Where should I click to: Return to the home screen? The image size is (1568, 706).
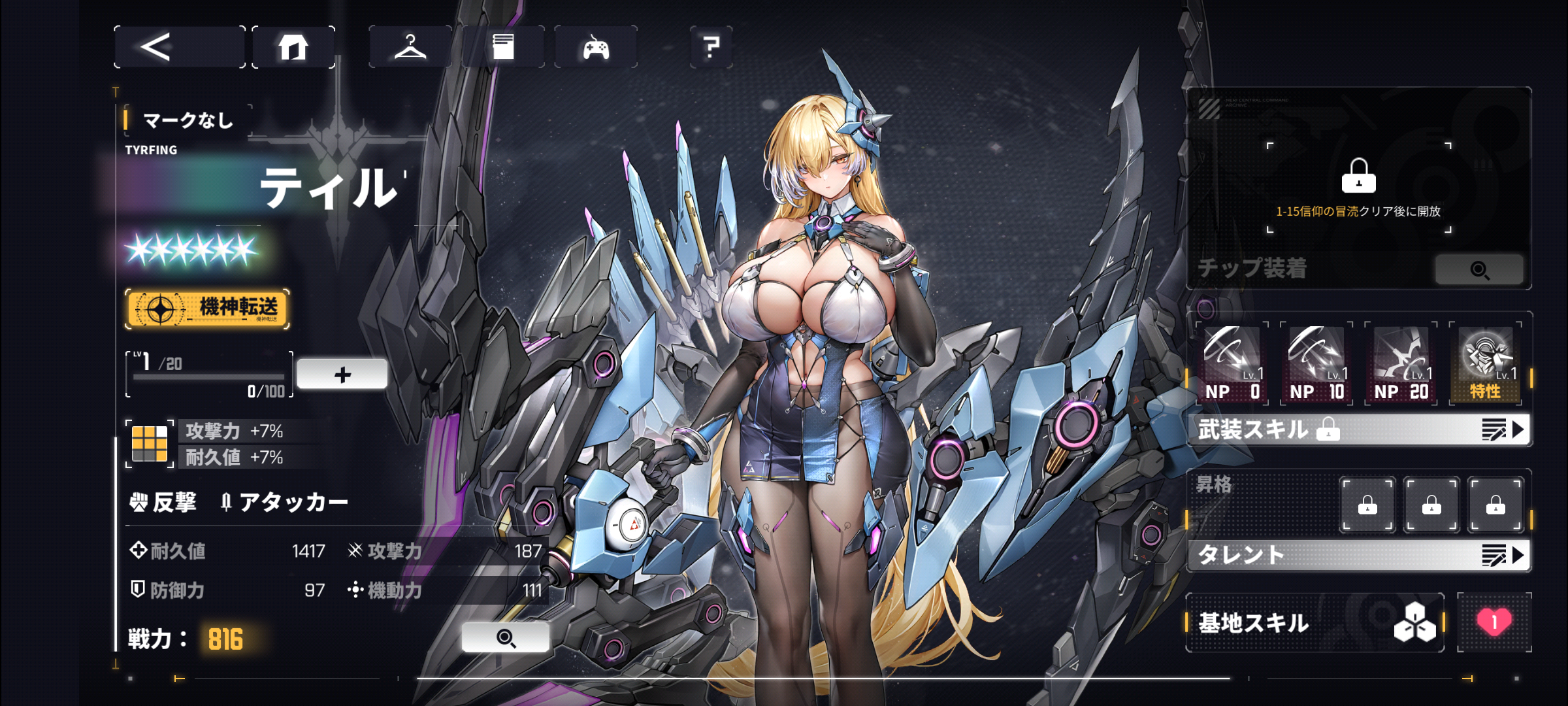[x=293, y=47]
